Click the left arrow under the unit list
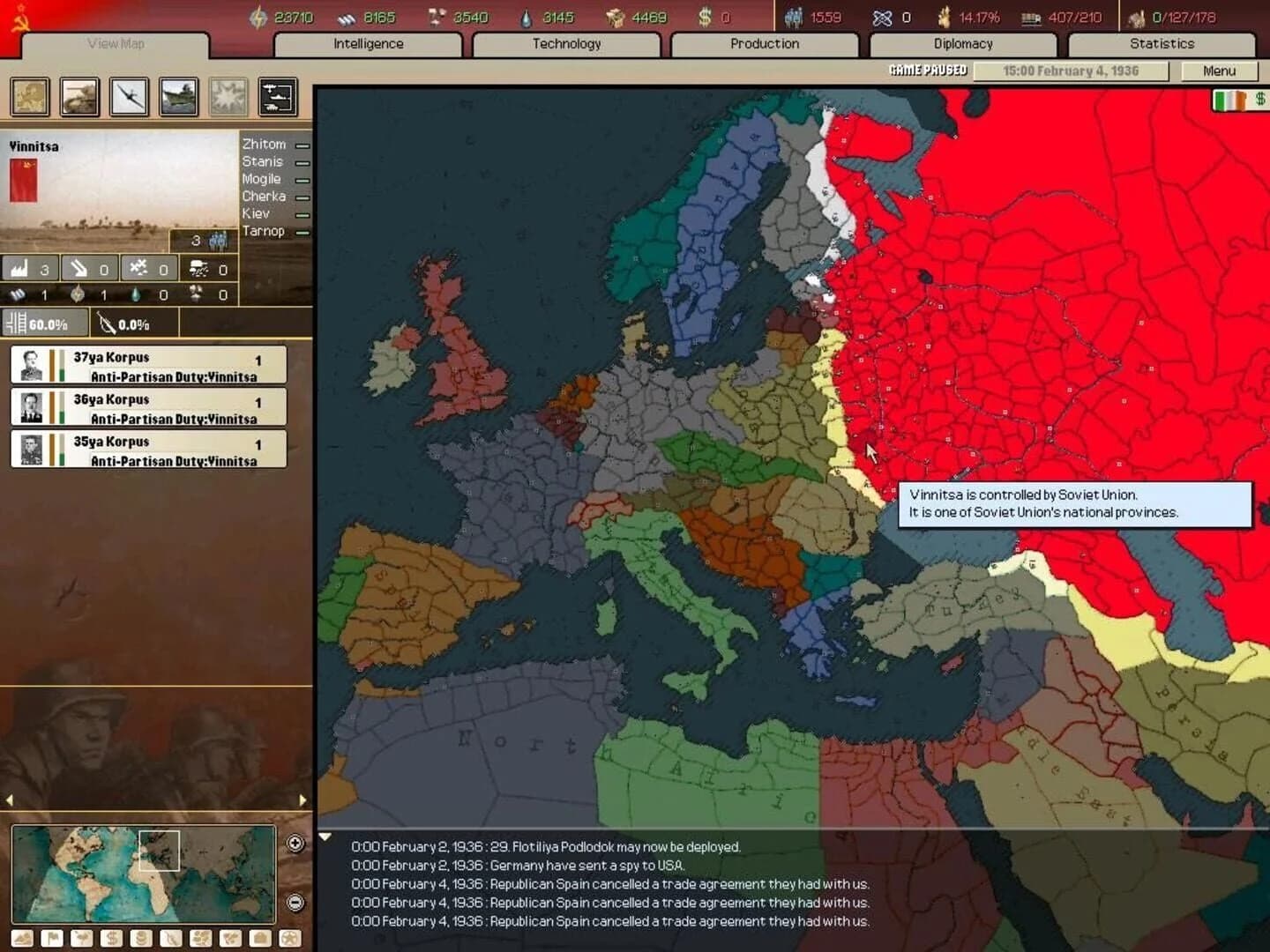This screenshot has height=952, width=1270. 10,800
